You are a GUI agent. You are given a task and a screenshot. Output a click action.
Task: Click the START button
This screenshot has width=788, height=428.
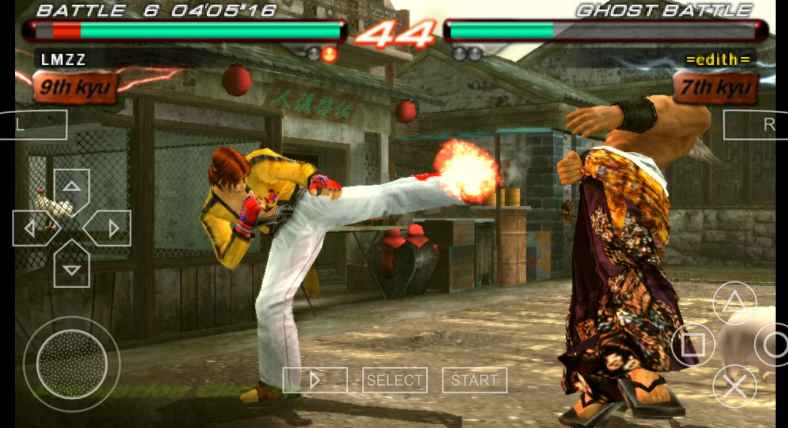click(474, 380)
